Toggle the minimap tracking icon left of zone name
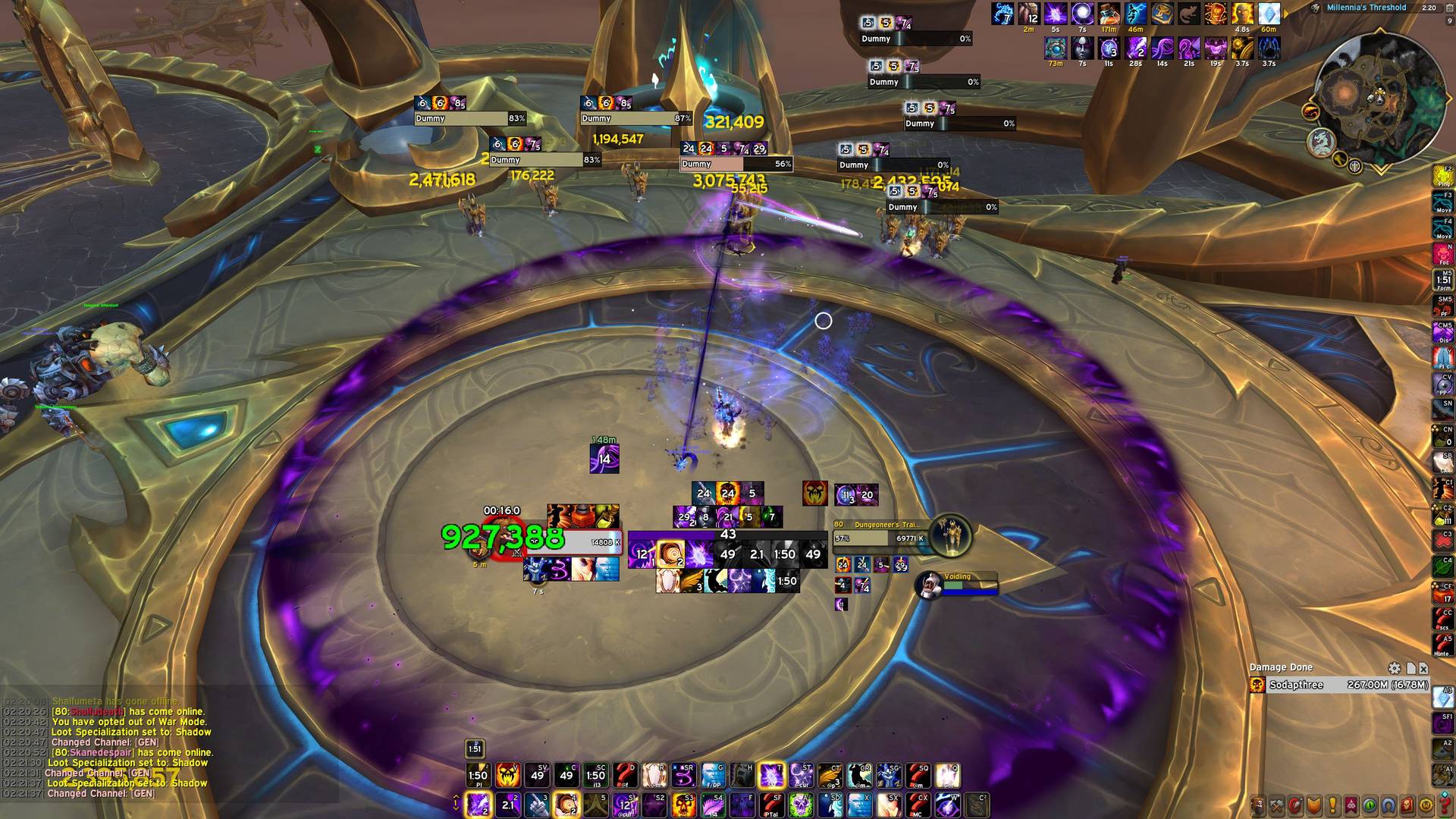This screenshot has height=819, width=1456. (1316, 8)
